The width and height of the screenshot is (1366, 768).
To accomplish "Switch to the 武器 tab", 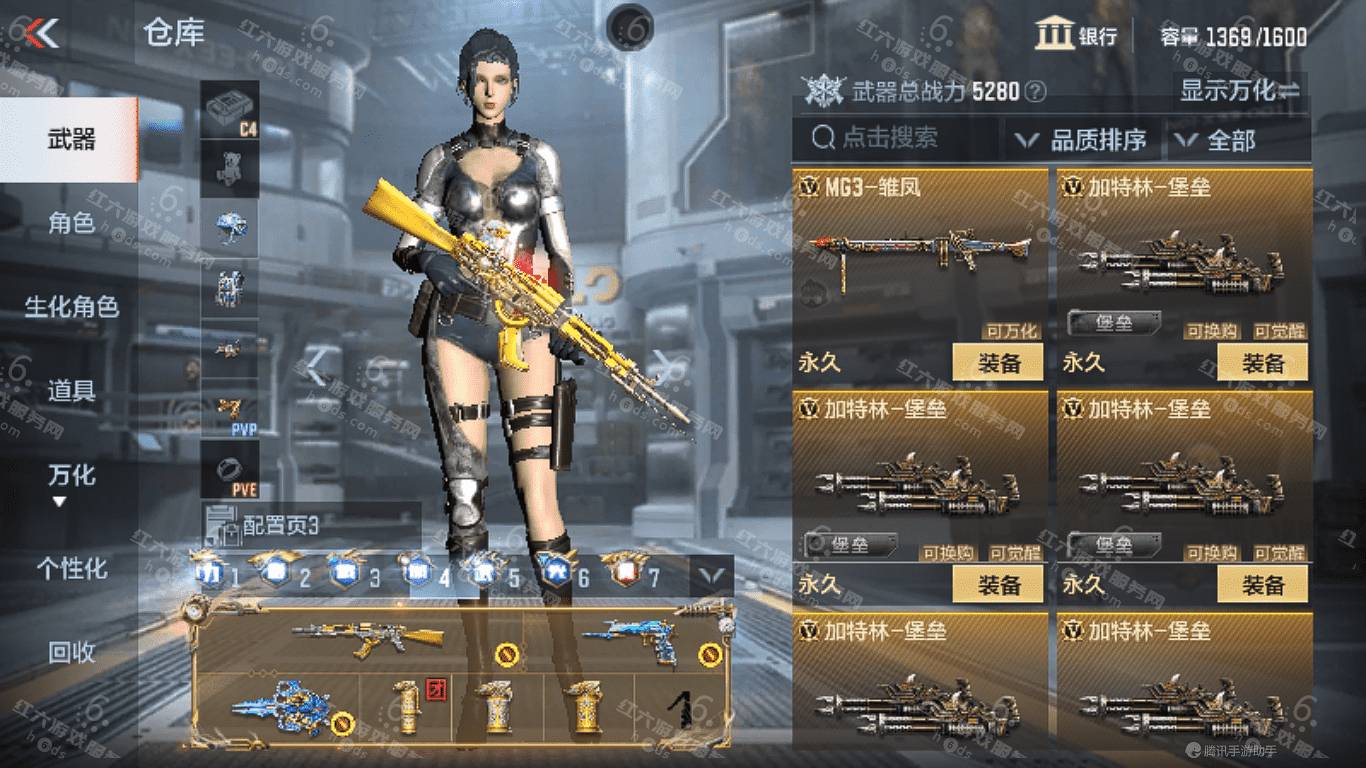I will click(70, 139).
